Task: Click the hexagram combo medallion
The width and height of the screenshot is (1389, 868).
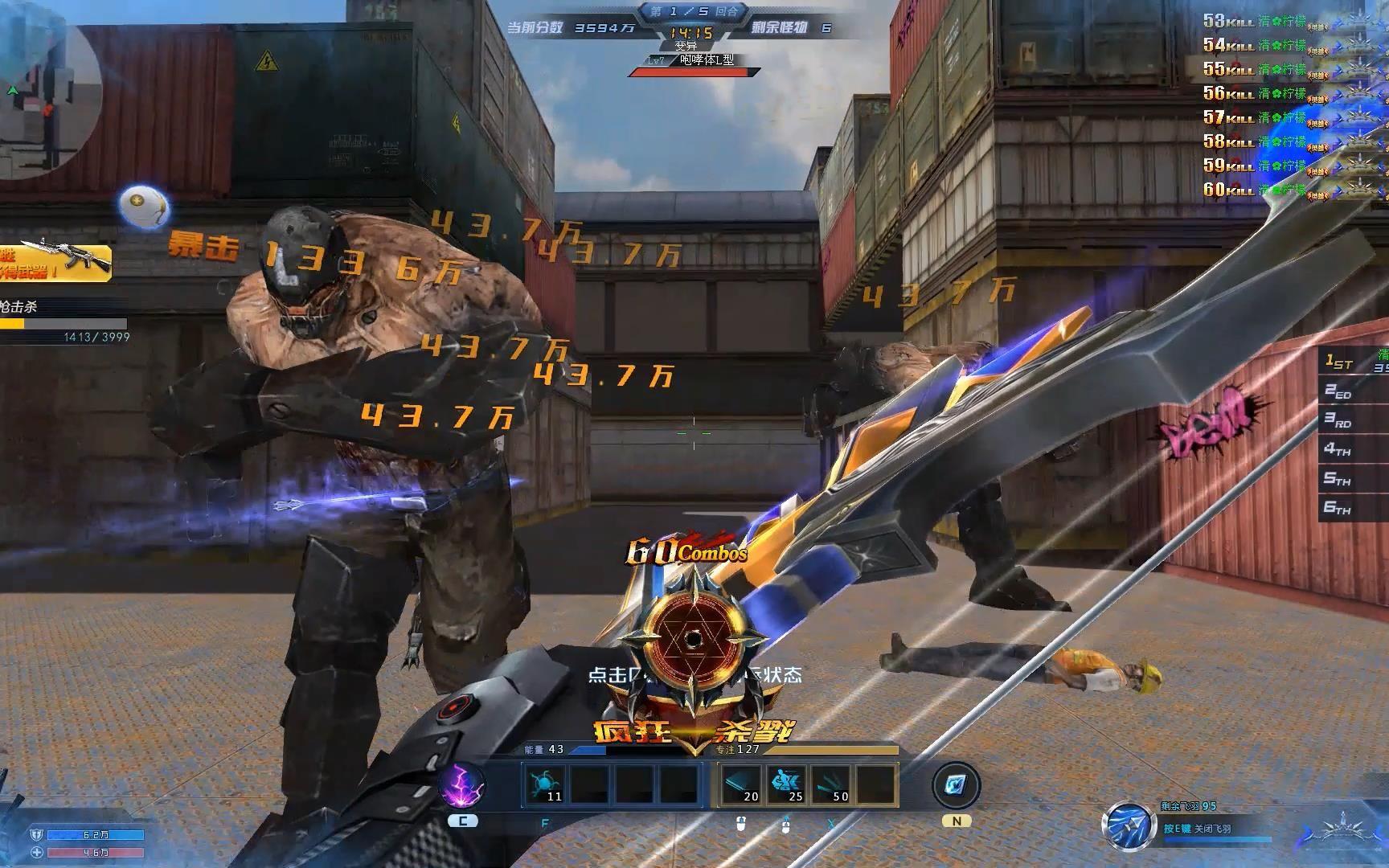Action: 692,641
